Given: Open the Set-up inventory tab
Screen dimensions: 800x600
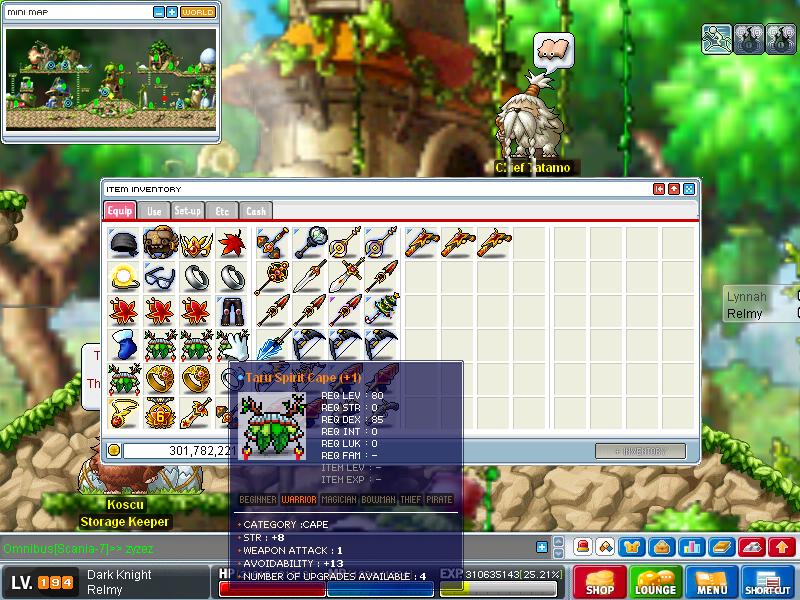Looking at the screenshot, I should tap(187, 211).
